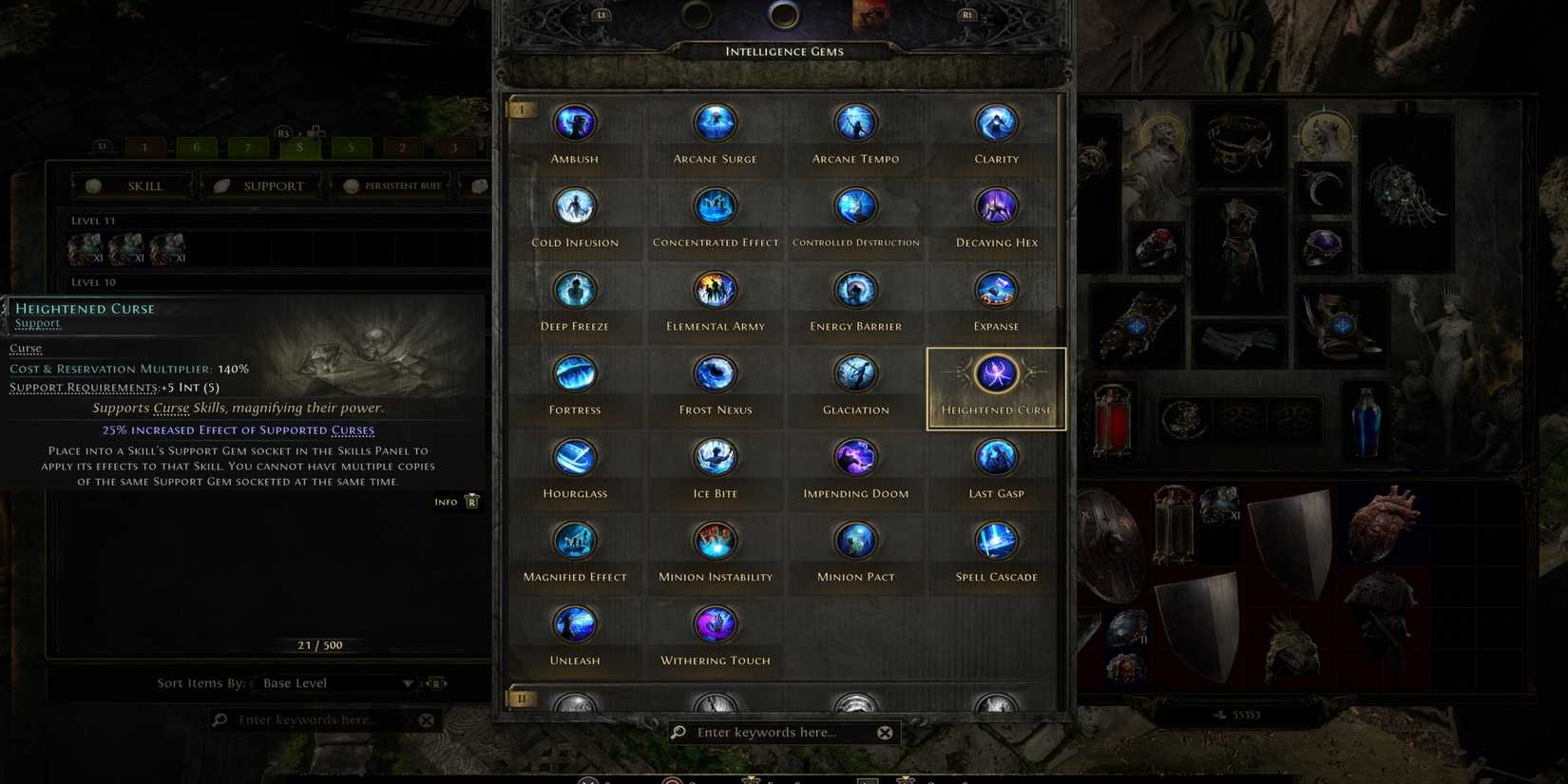Choose the Elemental Army gem

tap(715, 289)
